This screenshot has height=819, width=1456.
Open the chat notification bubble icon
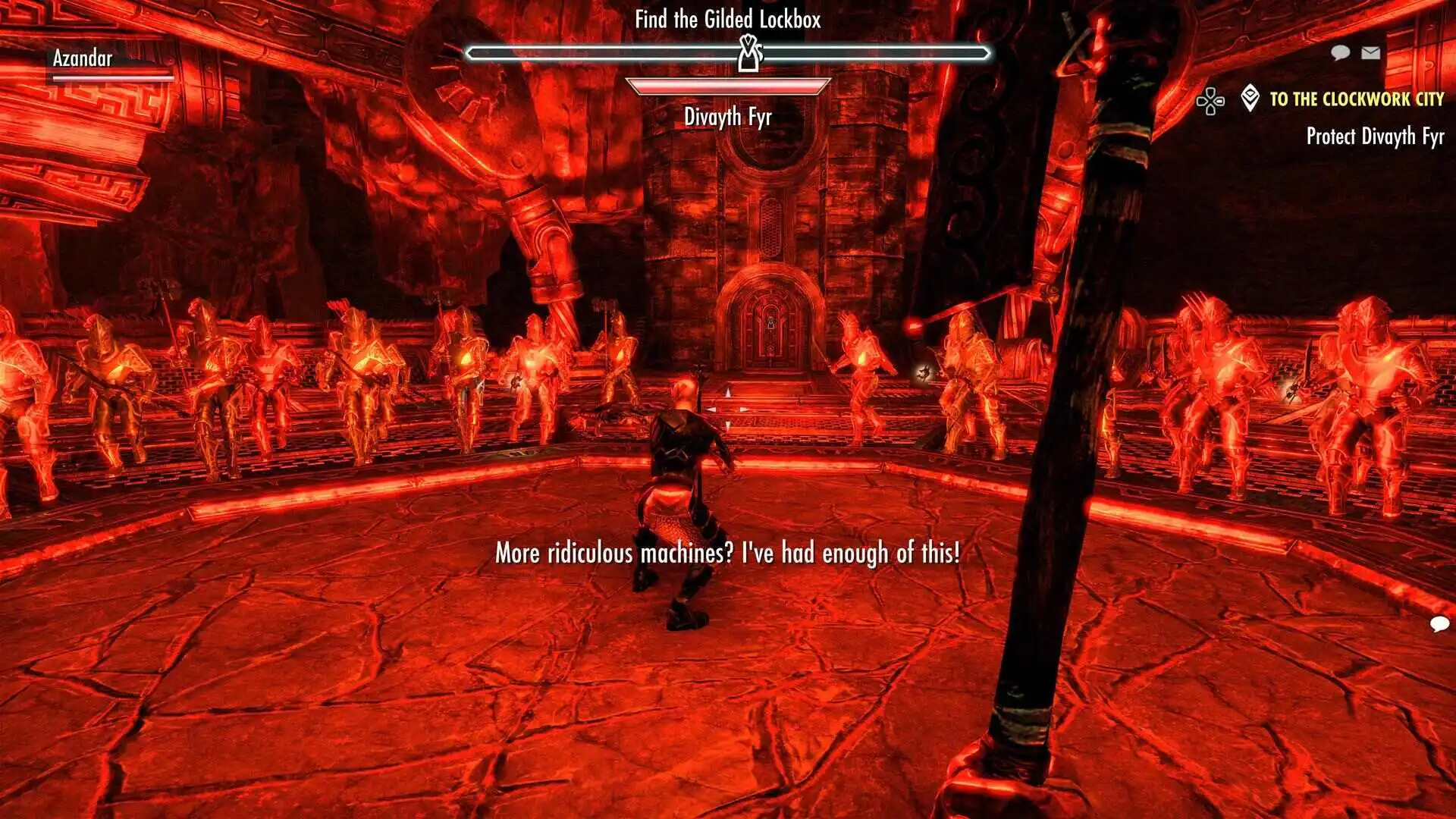point(1340,52)
